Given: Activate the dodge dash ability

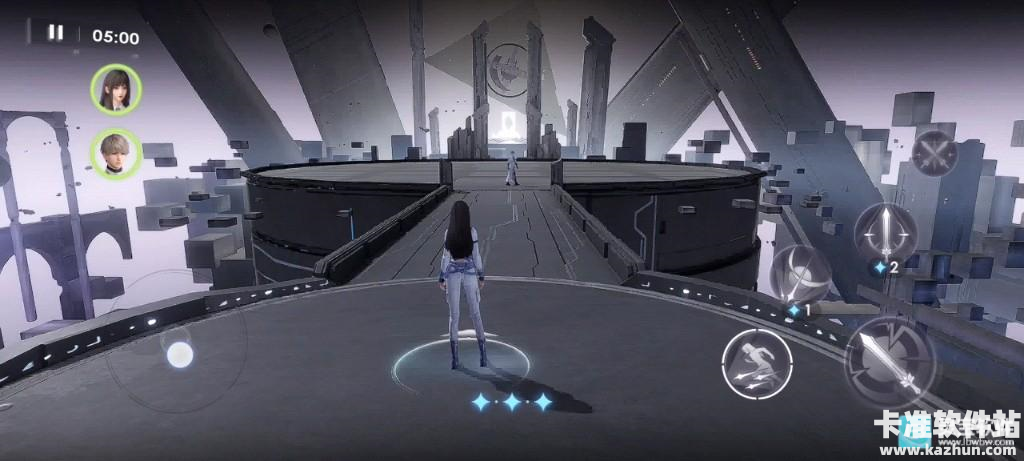Looking at the screenshot, I should (752, 359).
